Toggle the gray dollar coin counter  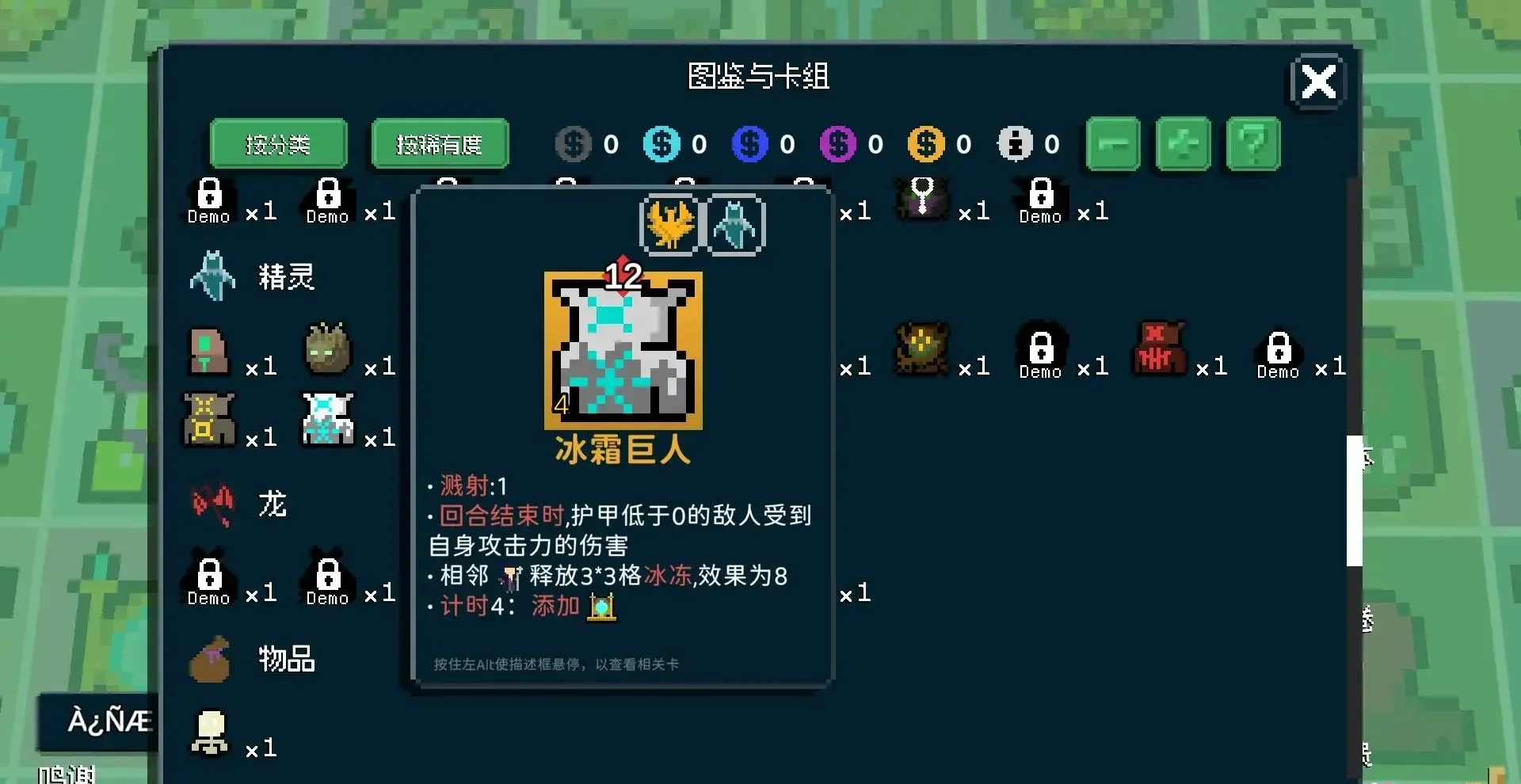tap(573, 143)
